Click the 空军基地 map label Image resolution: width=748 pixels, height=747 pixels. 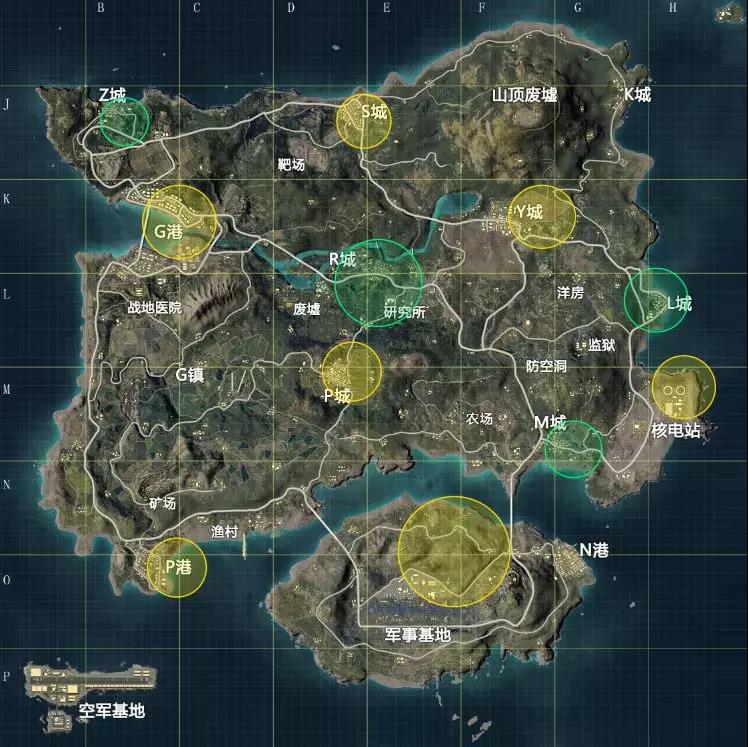tap(112, 711)
